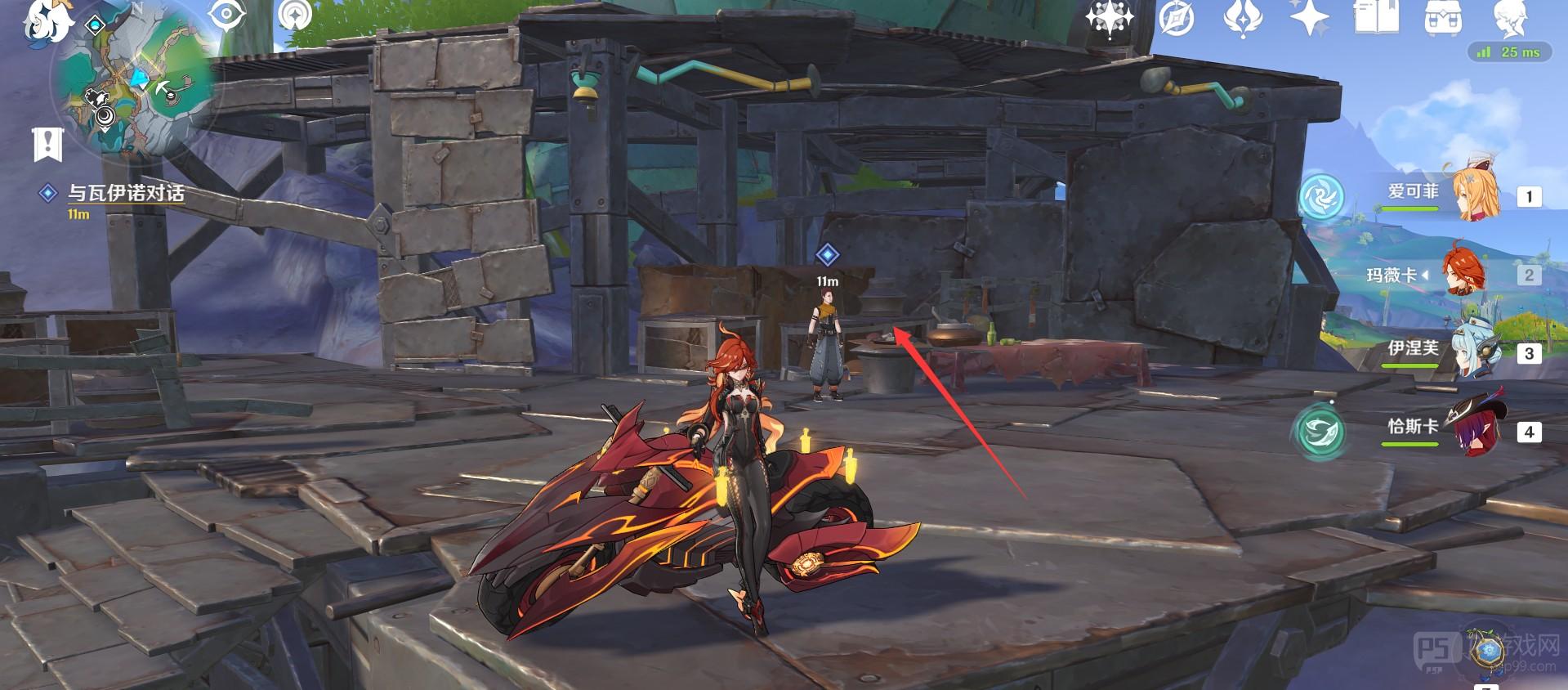Image resolution: width=1568 pixels, height=690 pixels.
Task: Switch to party member 伊涅芙
Action: coord(1438,352)
